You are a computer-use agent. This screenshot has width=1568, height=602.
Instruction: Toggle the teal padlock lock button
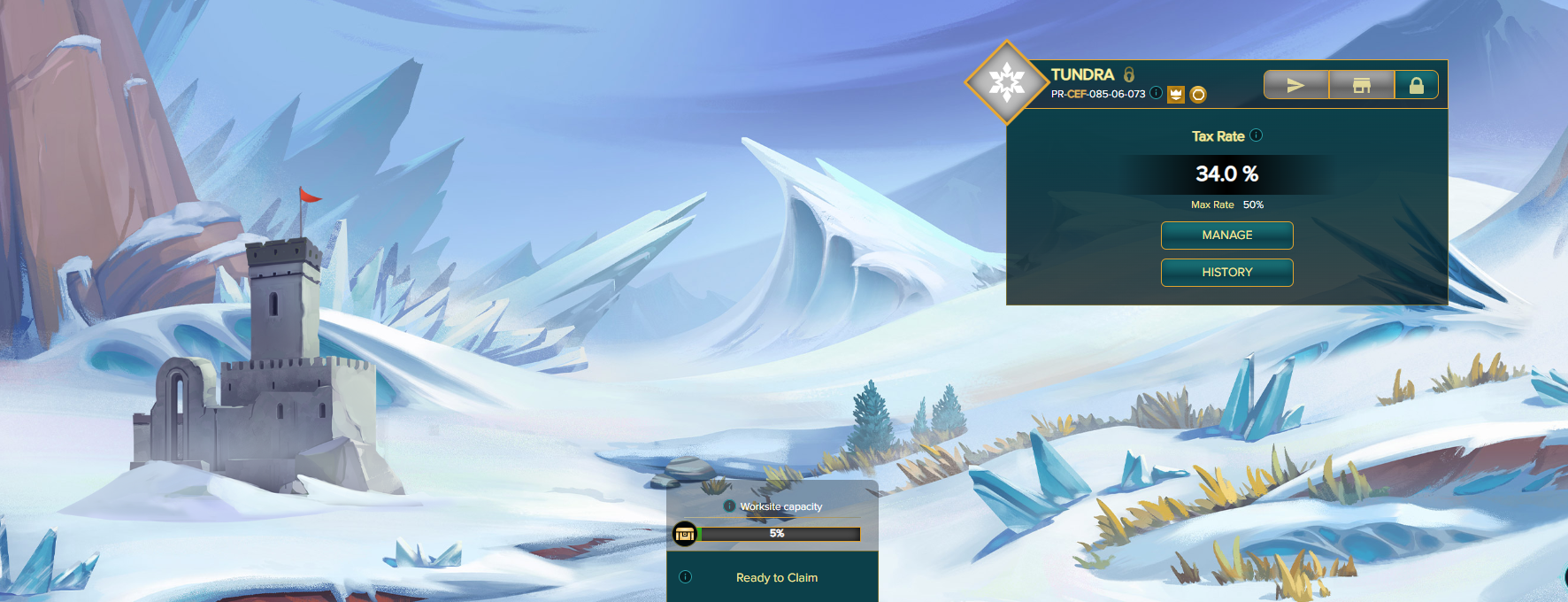(1416, 85)
